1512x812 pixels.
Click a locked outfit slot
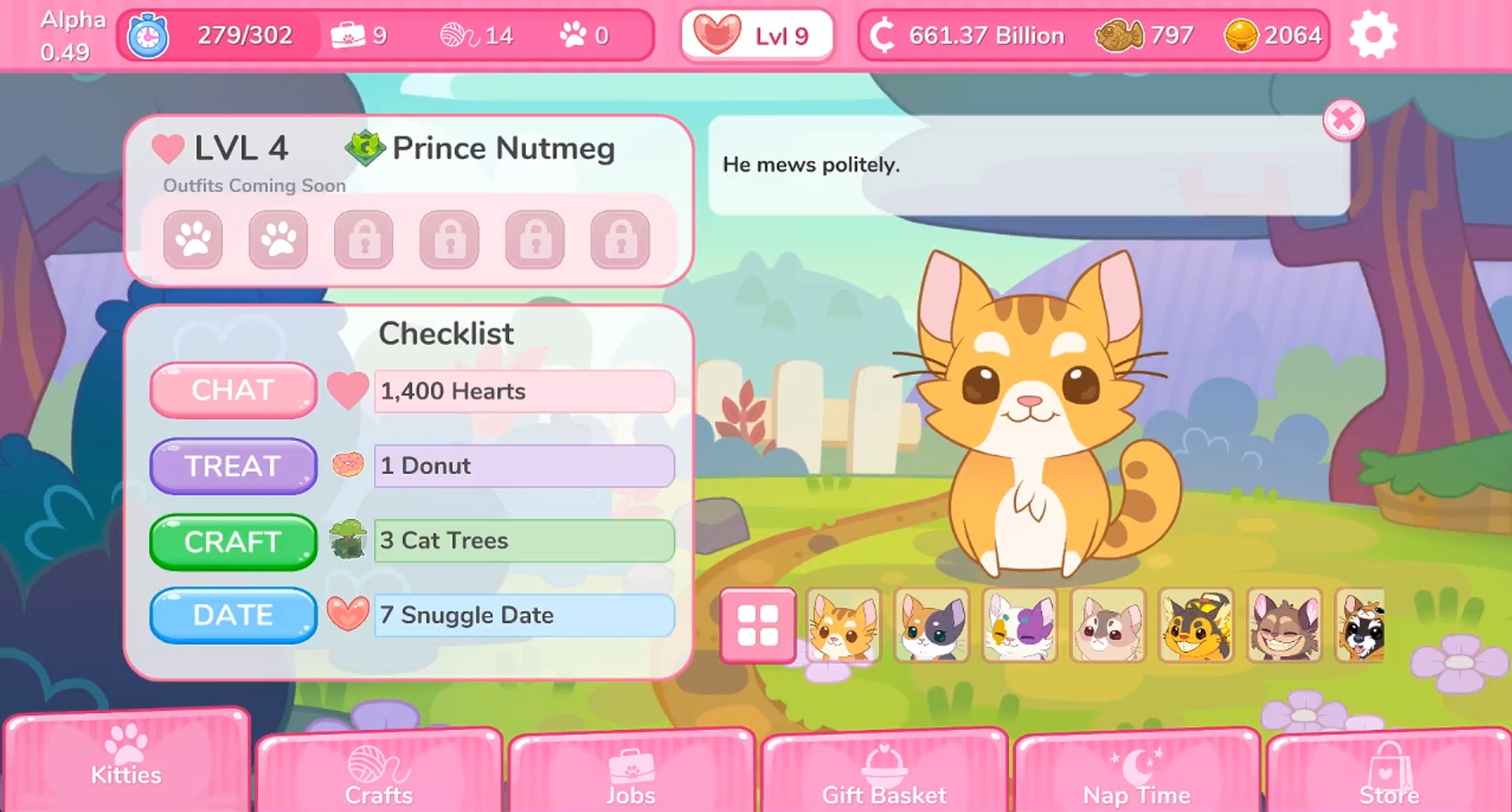(365, 239)
